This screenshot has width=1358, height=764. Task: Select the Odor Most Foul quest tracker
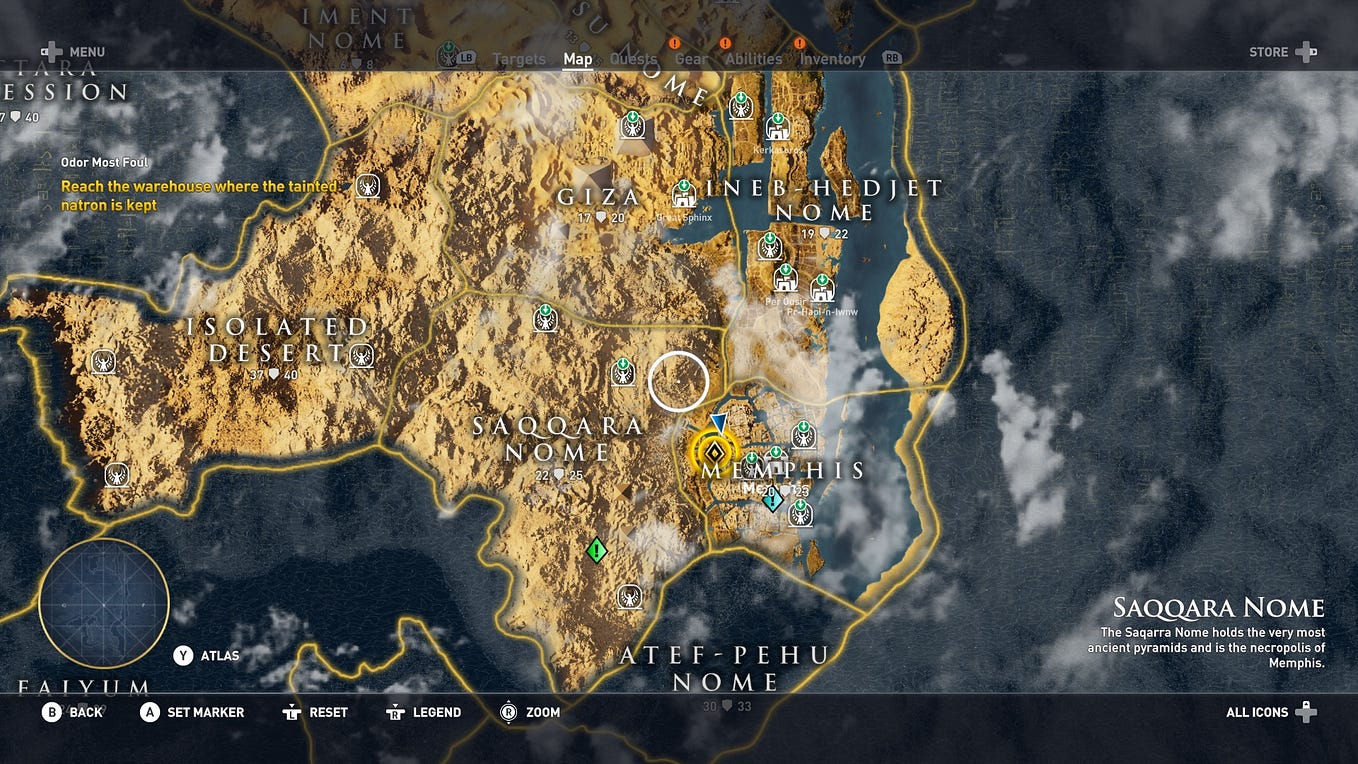pyautogui.click(x=105, y=162)
